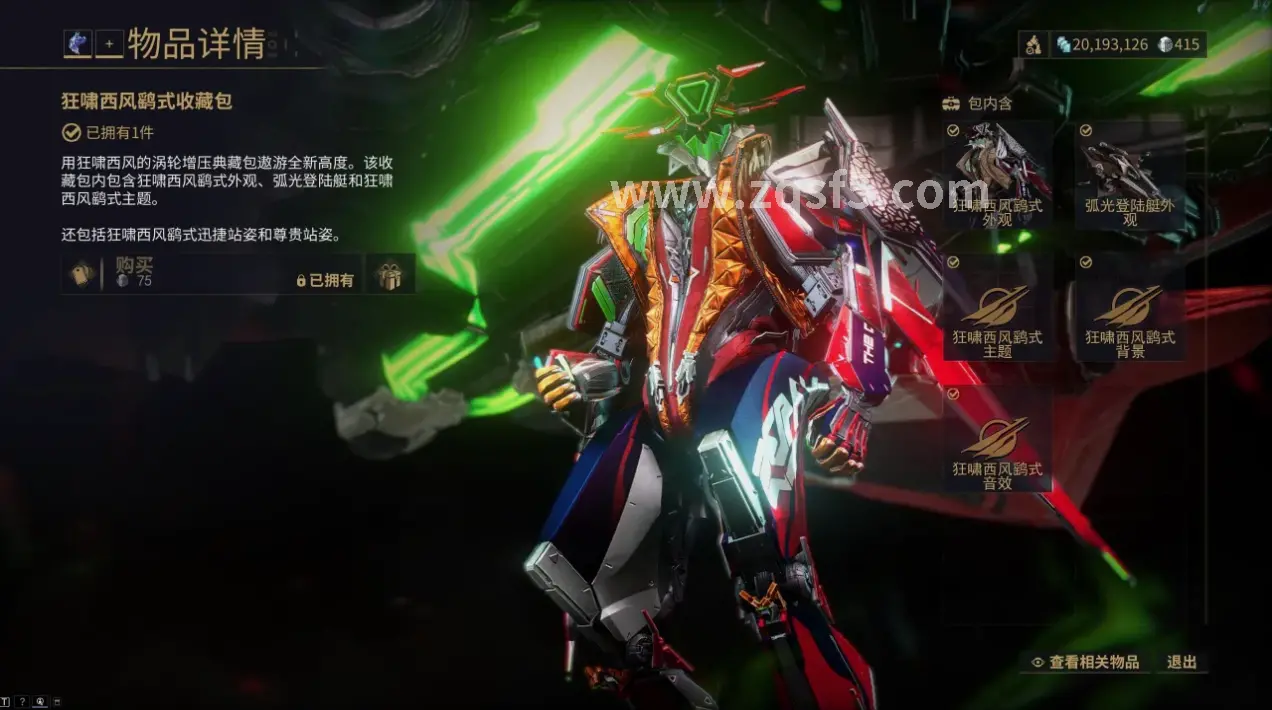View the 狂啸西风鹞式主题 theme item

coord(997,319)
